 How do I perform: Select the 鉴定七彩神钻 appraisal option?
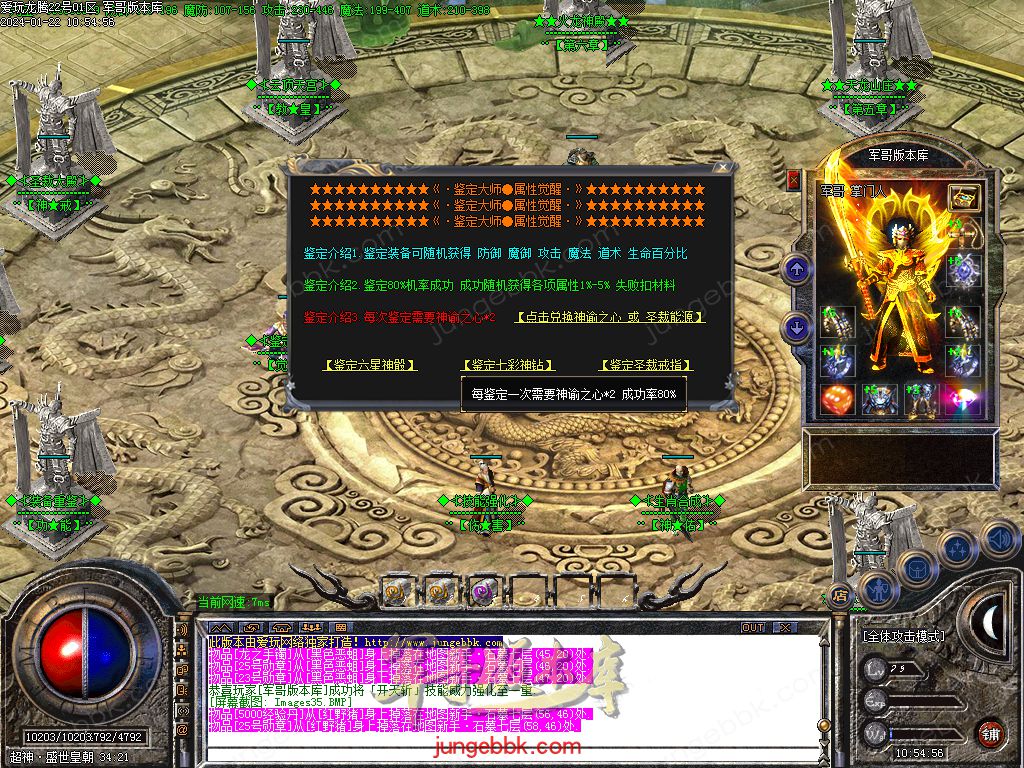[507, 365]
